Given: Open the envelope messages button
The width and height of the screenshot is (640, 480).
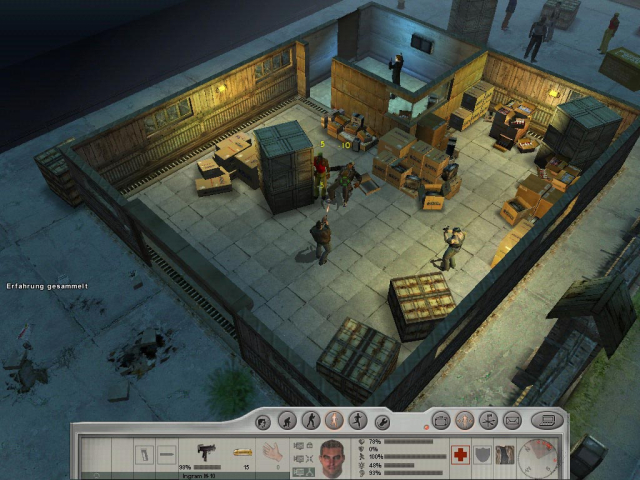Looking at the screenshot, I should (x=512, y=421).
